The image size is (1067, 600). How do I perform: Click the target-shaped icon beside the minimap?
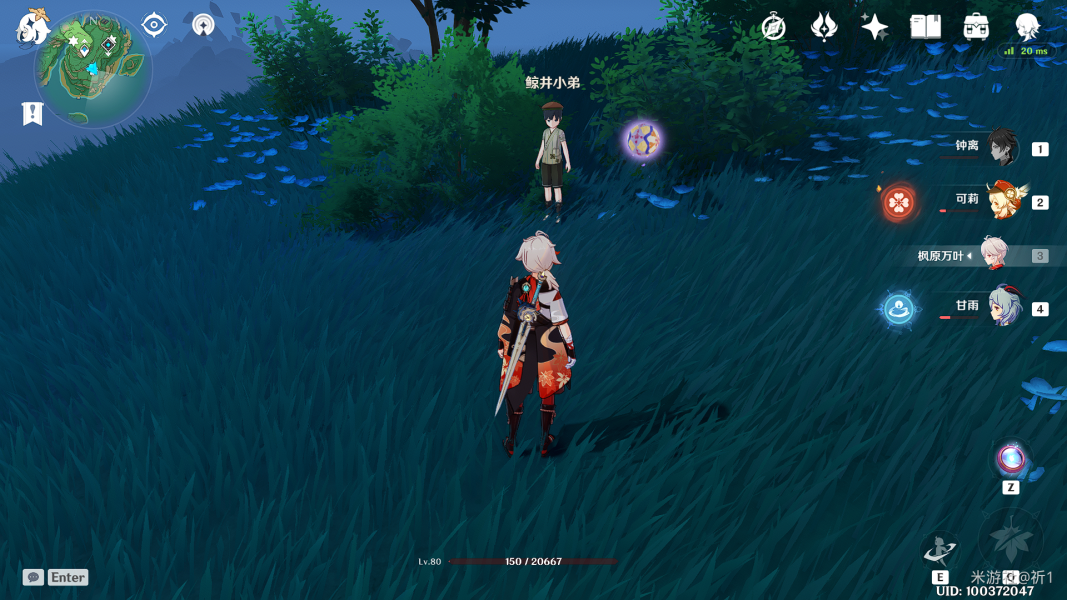[154, 25]
